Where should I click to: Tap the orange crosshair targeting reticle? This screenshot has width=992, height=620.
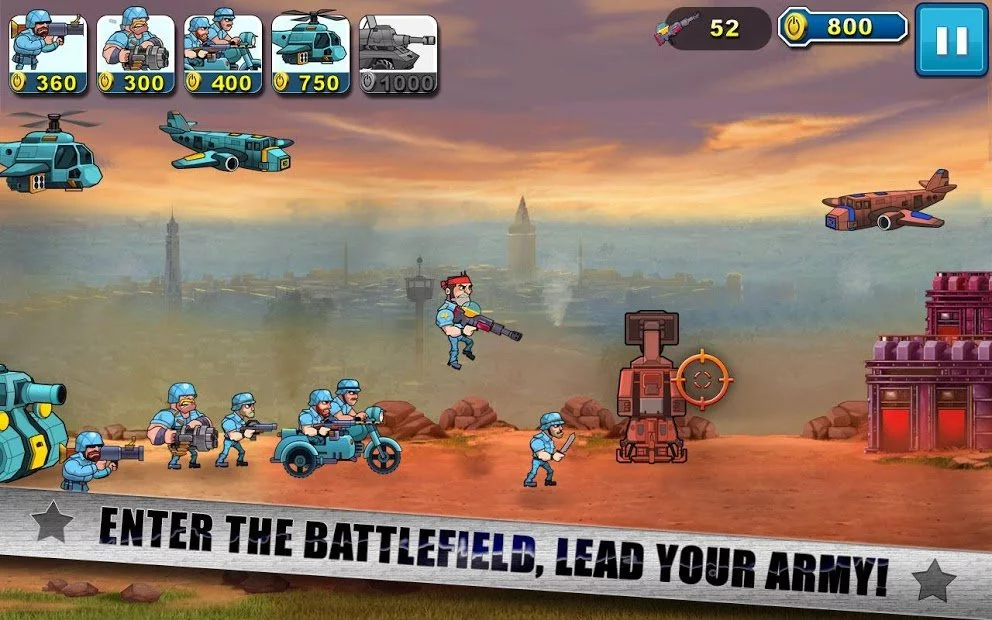[x=702, y=379]
